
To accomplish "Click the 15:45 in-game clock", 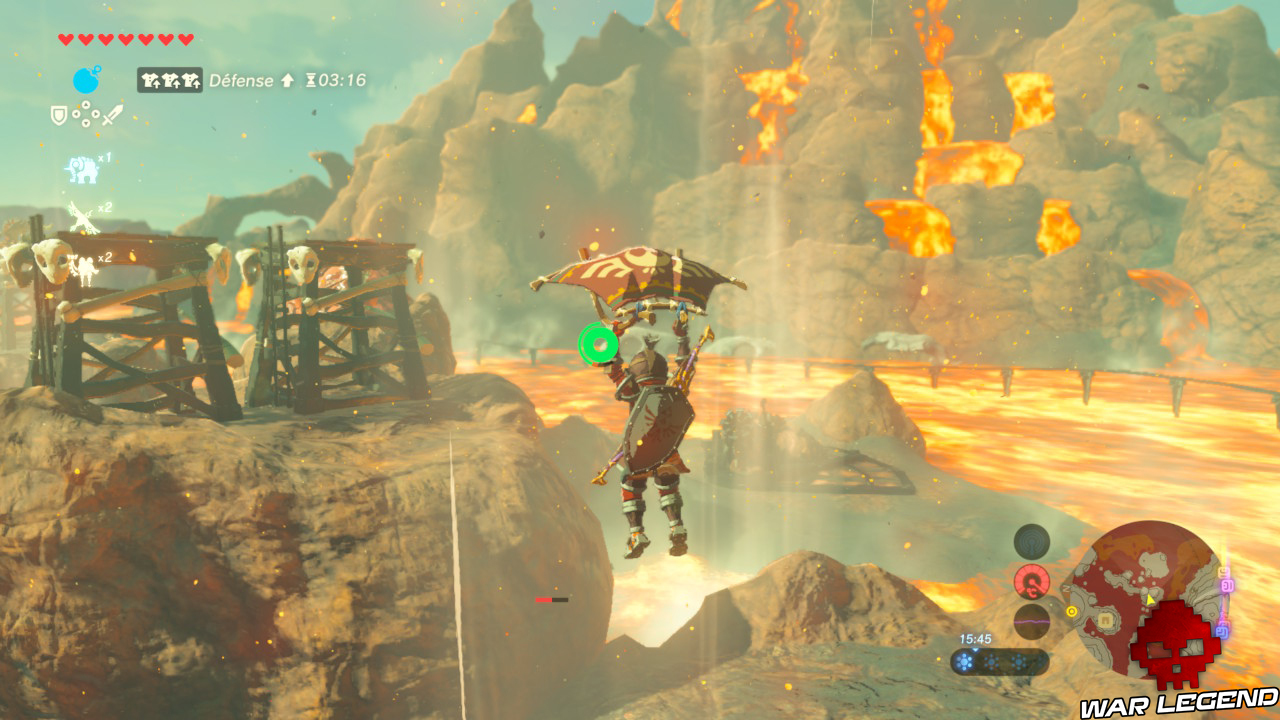I will pyautogui.click(x=976, y=638).
